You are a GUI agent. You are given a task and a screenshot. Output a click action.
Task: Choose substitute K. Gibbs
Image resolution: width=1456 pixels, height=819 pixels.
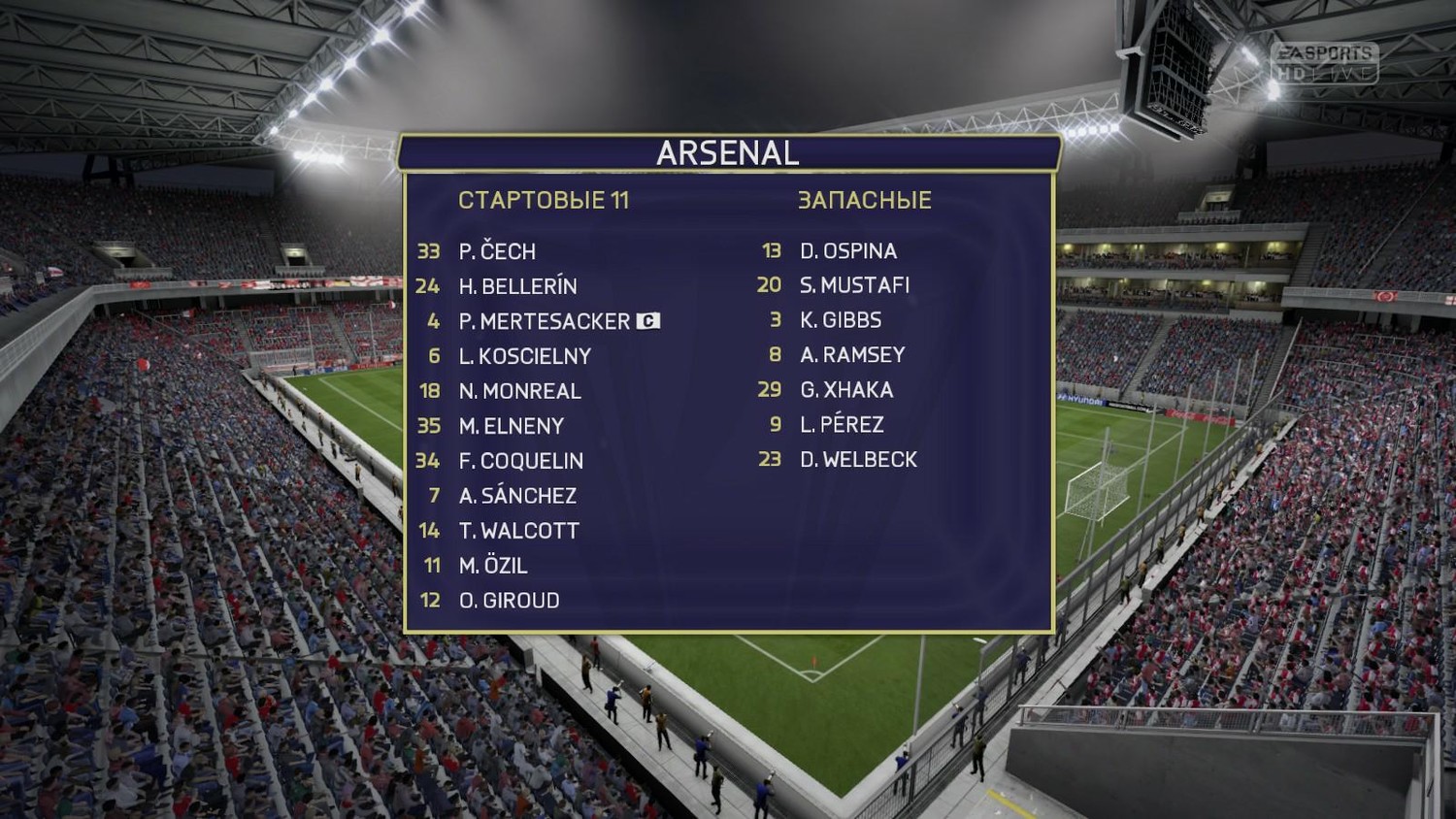coord(841,320)
